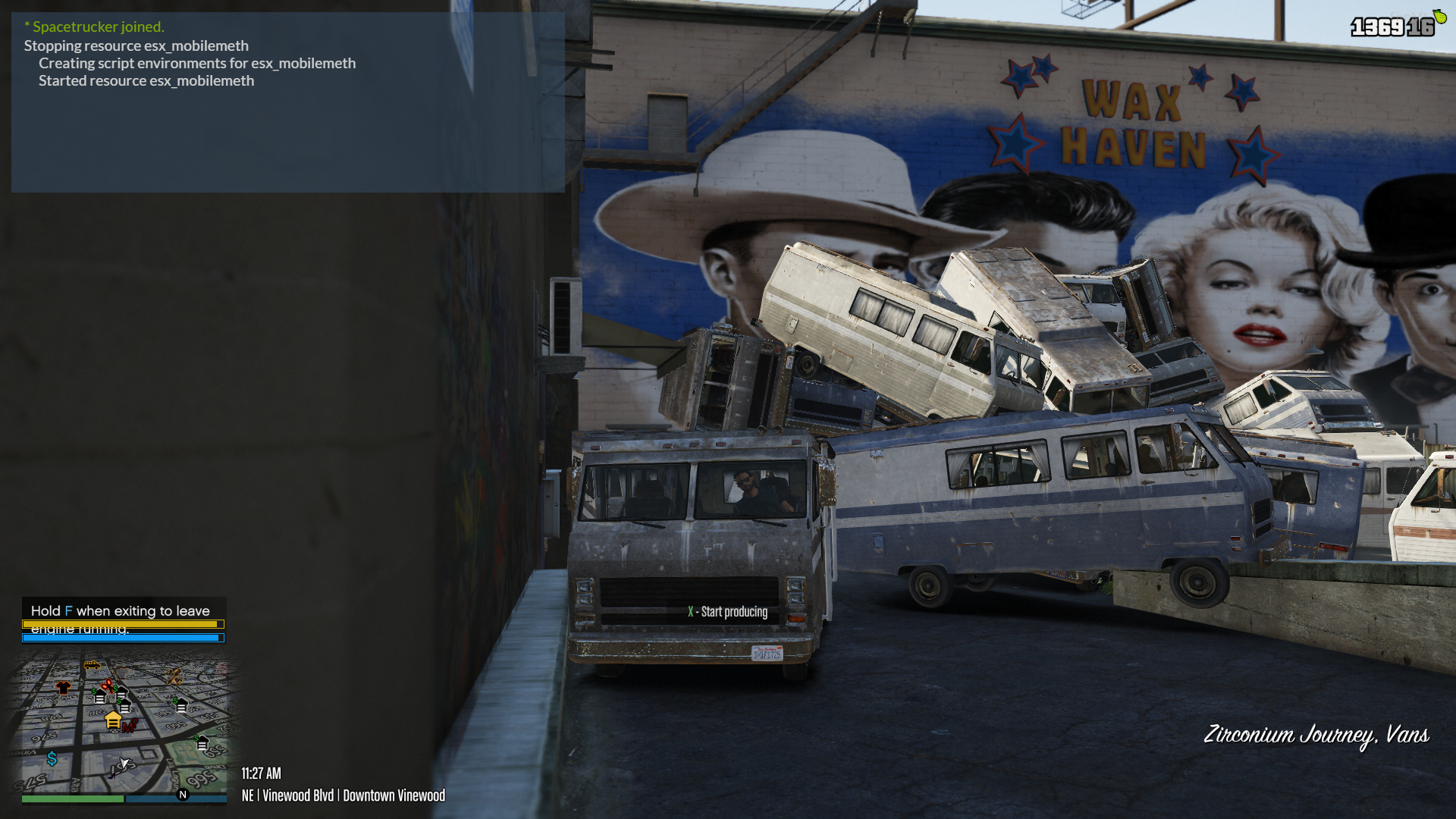Select the red scissors barber blip

point(108,686)
